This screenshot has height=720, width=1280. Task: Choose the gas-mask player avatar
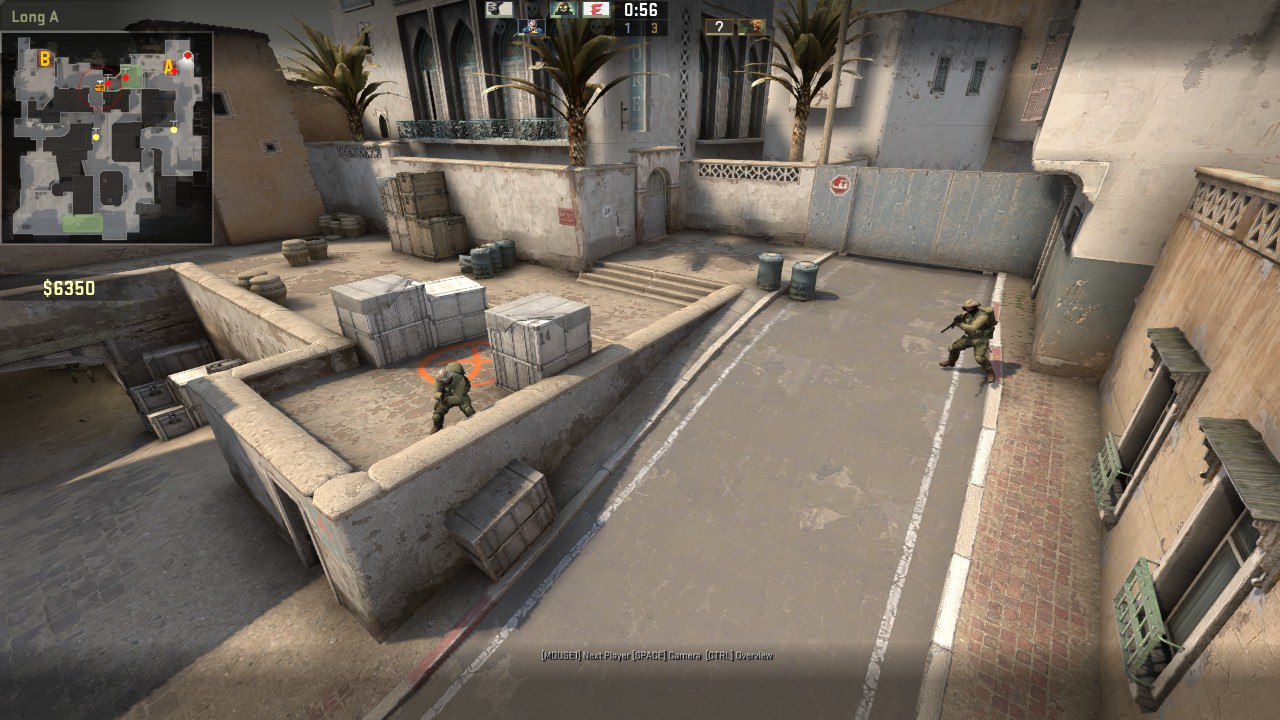(564, 9)
